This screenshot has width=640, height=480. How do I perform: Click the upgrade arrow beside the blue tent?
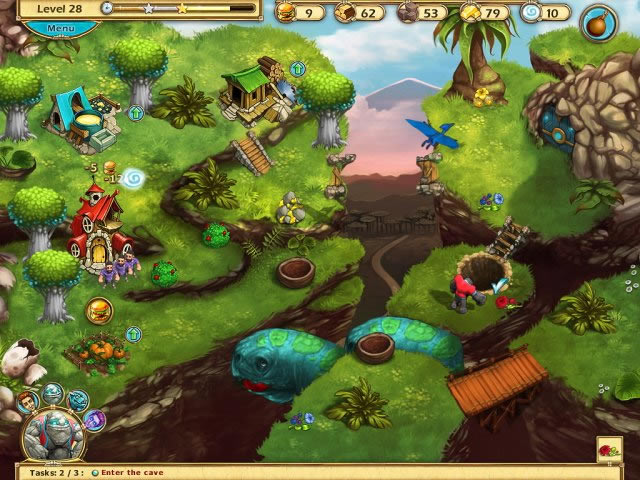point(136,113)
